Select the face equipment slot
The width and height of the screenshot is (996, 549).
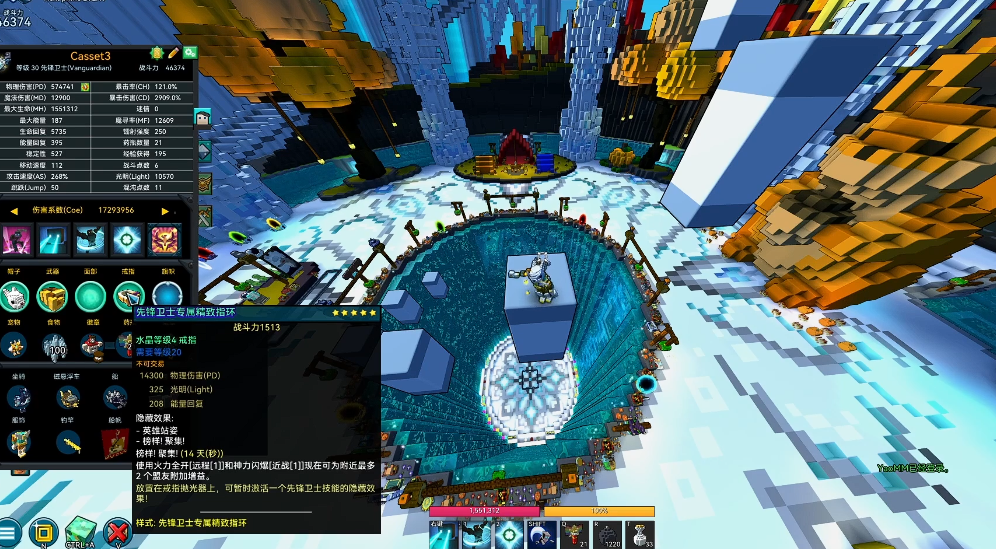click(x=90, y=295)
